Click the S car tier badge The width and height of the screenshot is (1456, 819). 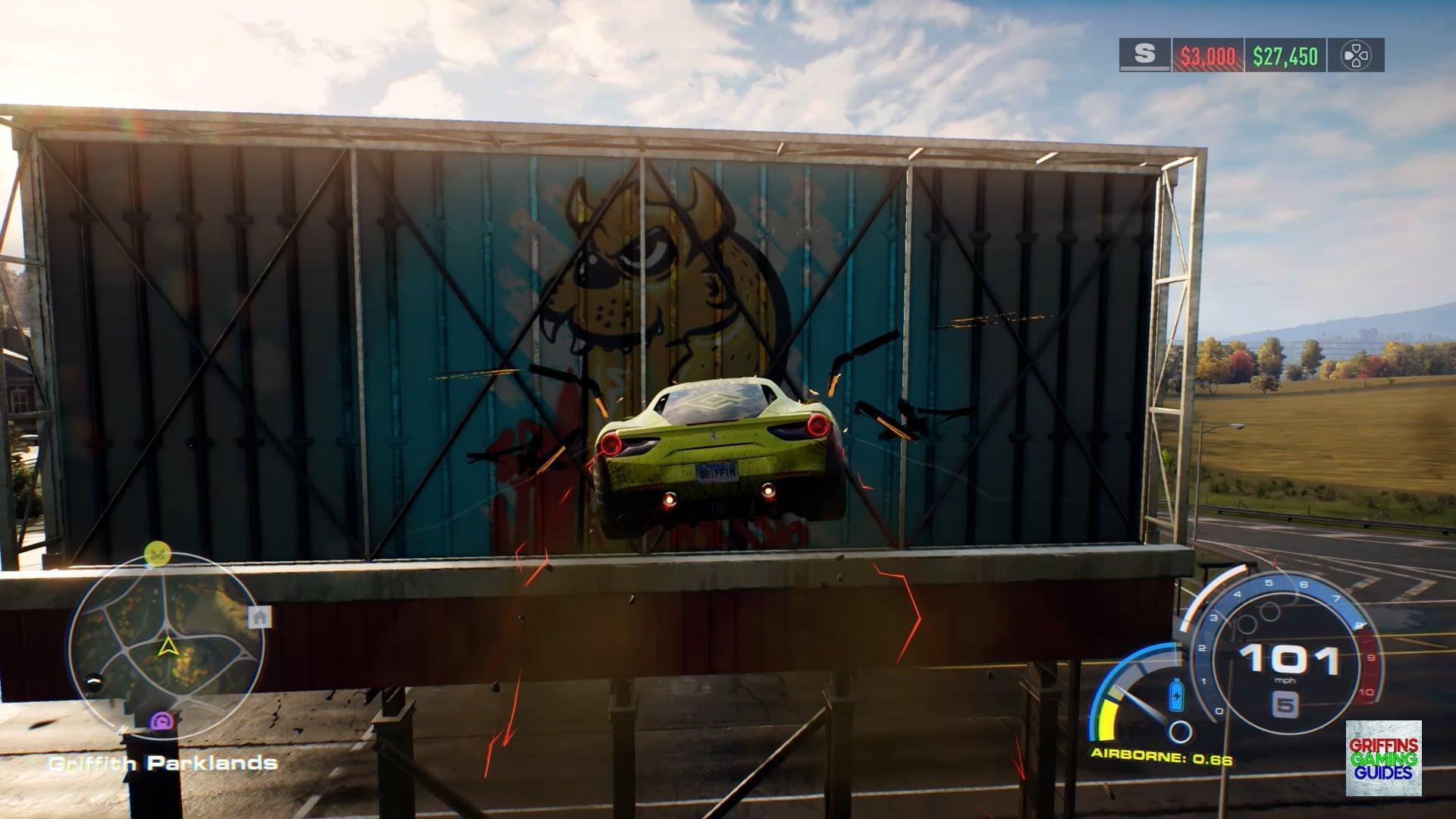click(x=1144, y=55)
